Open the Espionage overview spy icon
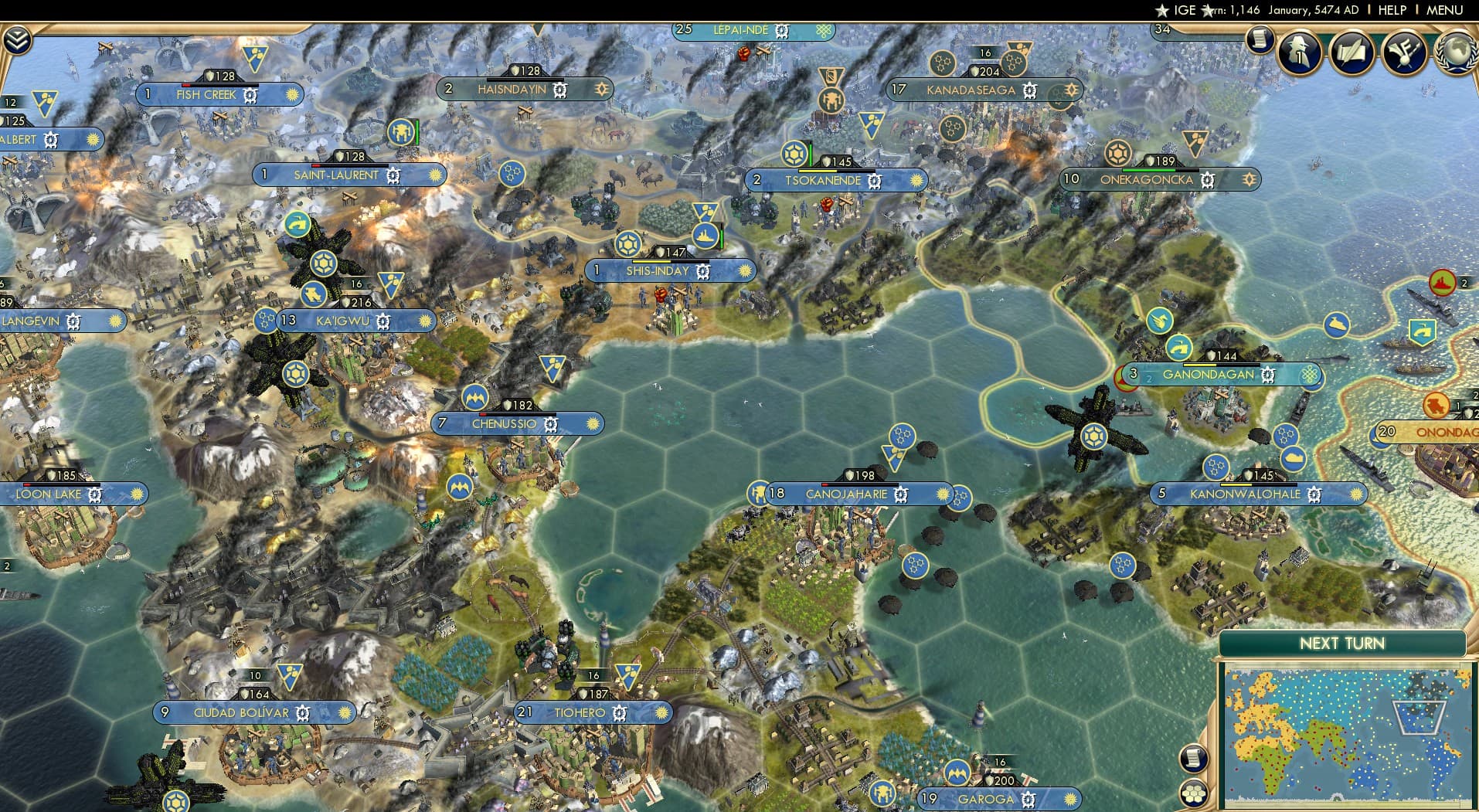The width and height of the screenshot is (1479, 812). coord(1298,53)
